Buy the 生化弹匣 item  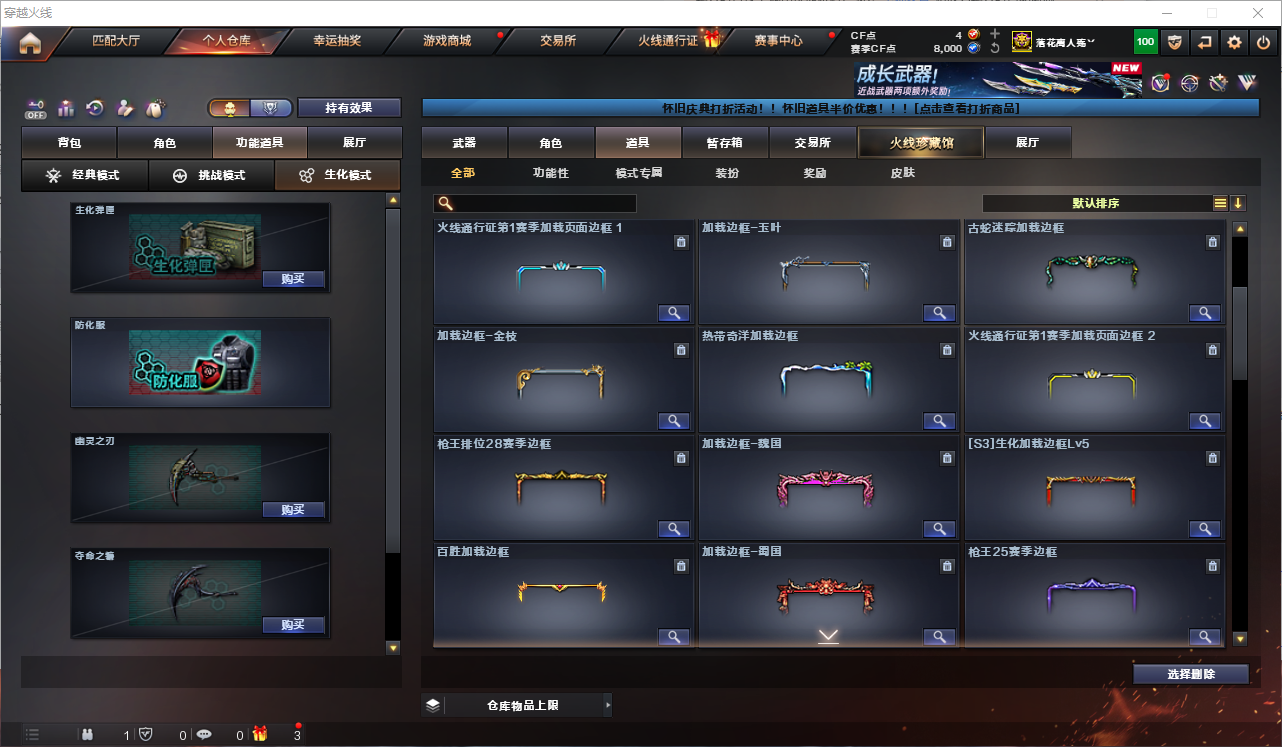coord(293,279)
